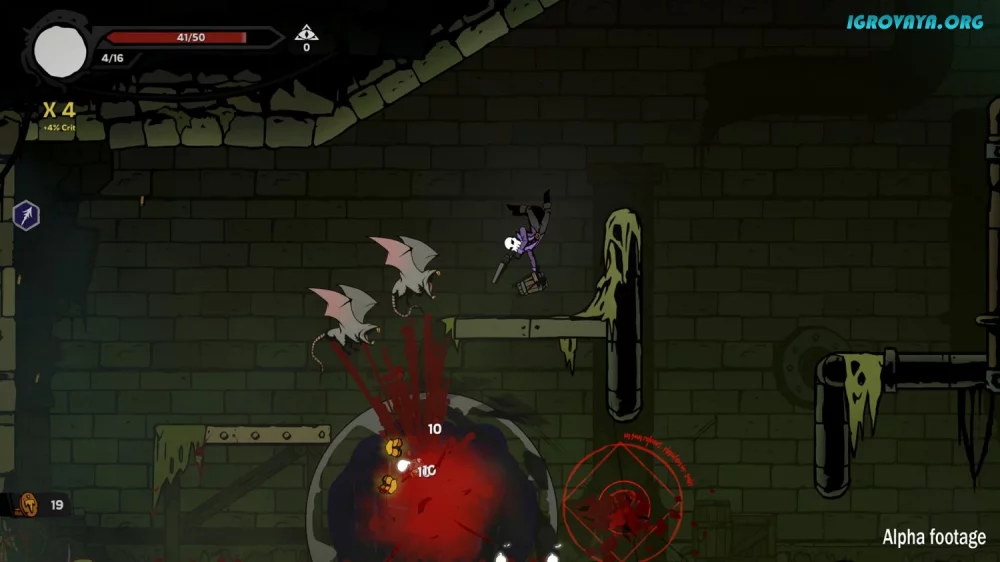Click the orange coin currency icon
The image size is (1000, 562).
pos(27,504)
